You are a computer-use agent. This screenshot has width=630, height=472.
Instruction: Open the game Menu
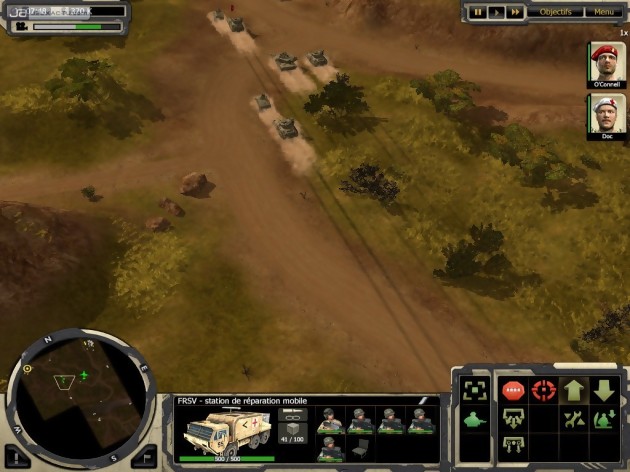[x=604, y=12]
